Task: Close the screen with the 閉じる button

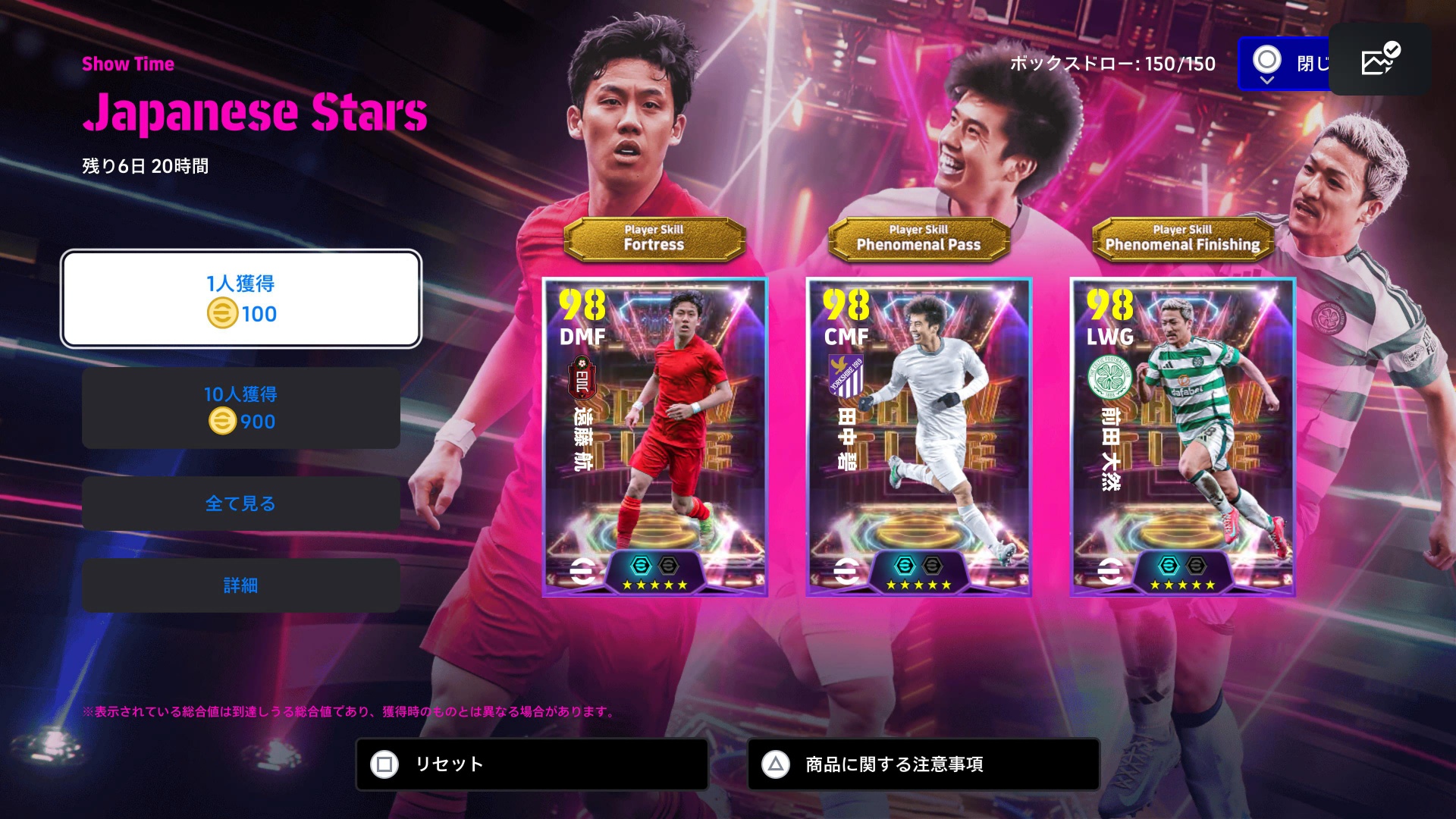Action: (1285, 64)
